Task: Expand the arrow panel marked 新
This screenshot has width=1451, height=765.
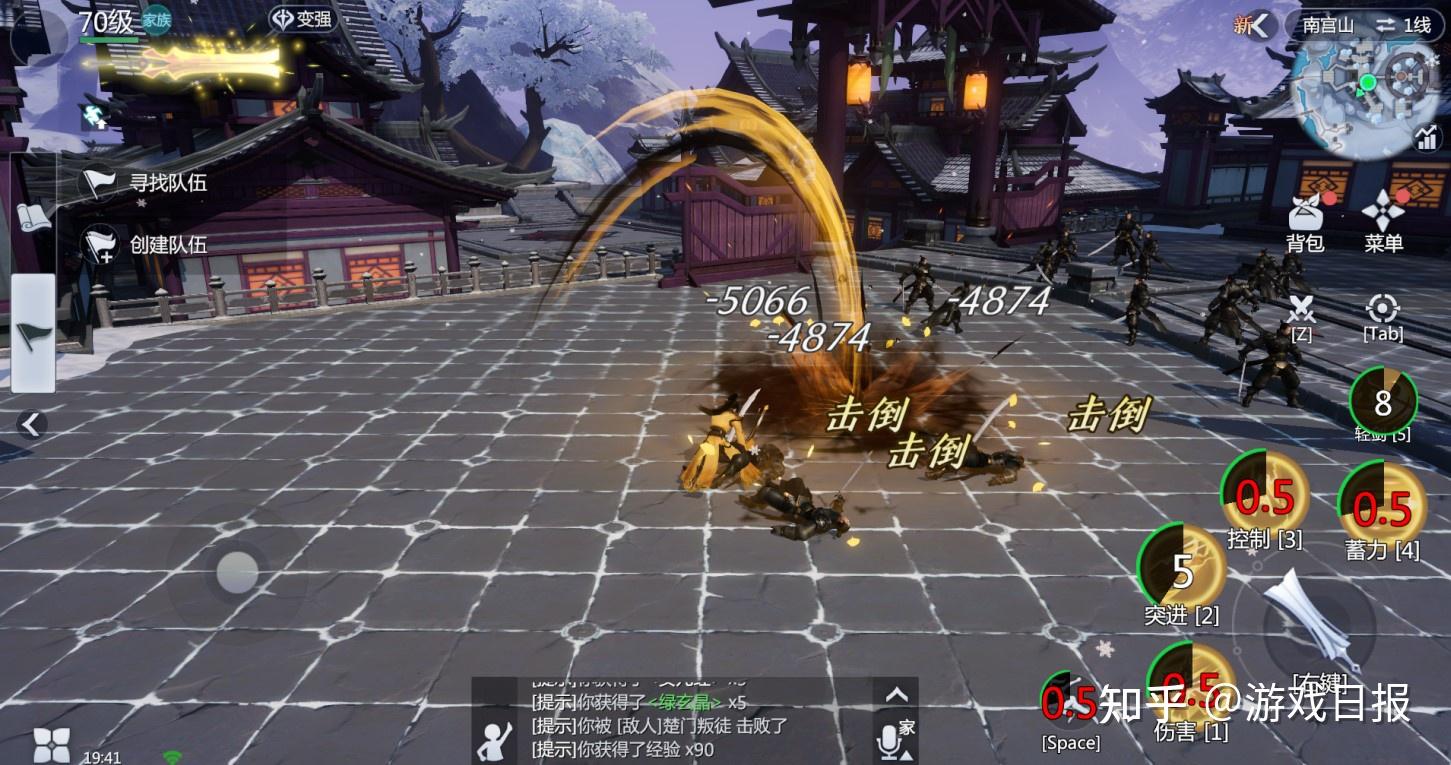Action: tap(1260, 26)
